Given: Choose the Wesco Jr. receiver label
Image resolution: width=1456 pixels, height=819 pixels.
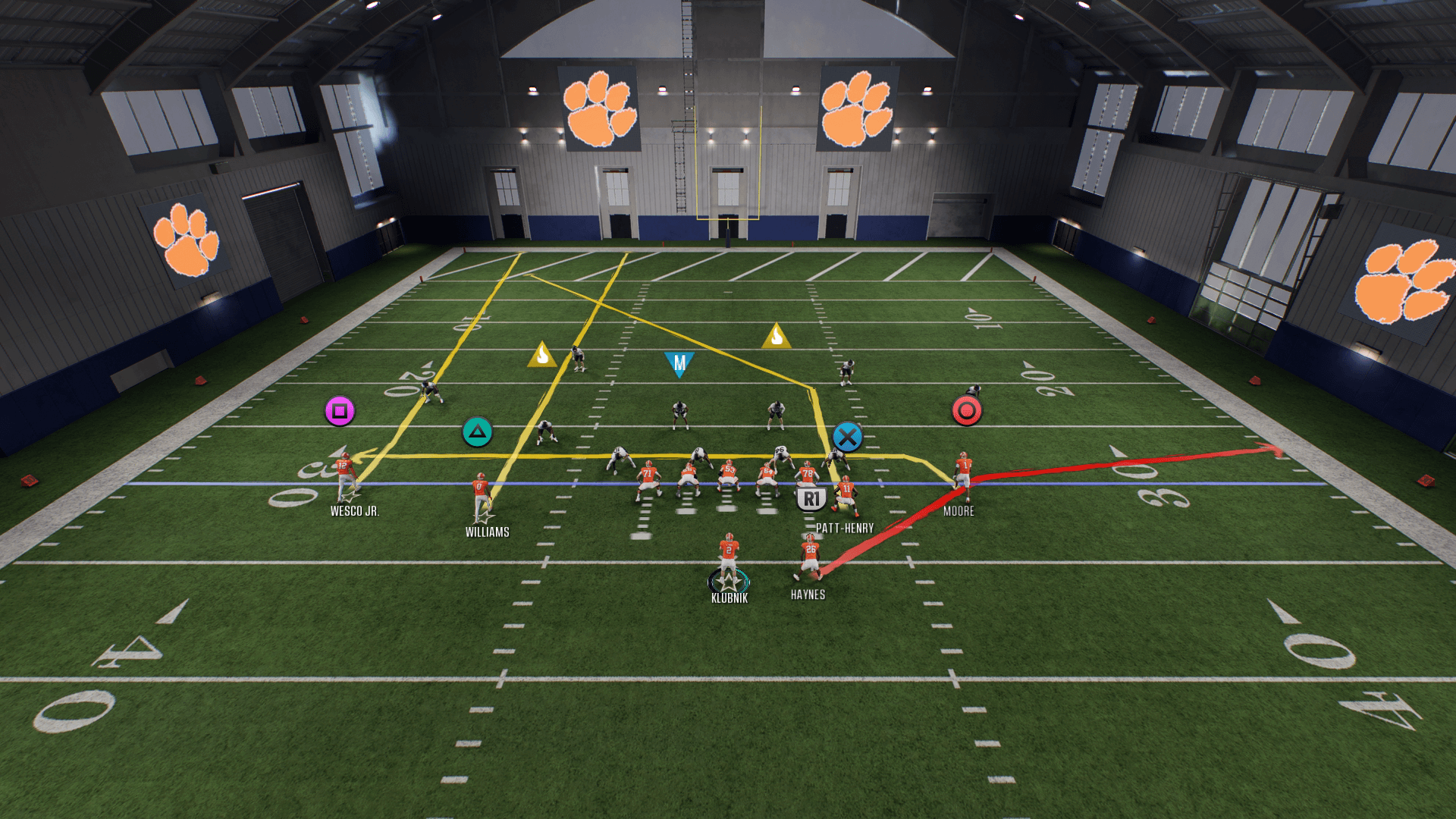Looking at the screenshot, I should (x=355, y=511).
